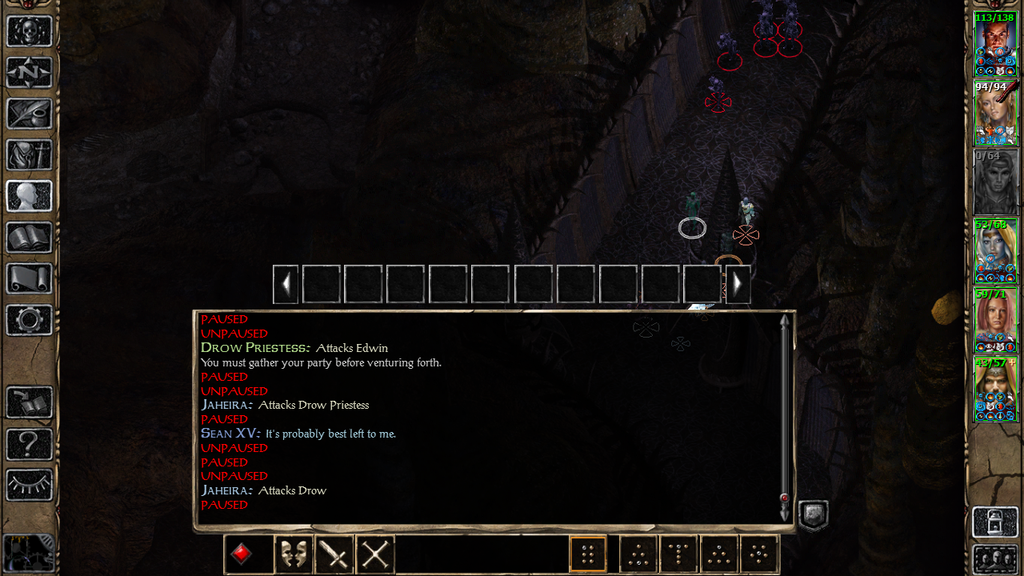Click the question mark help button
The width and height of the screenshot is (1024, 576).
[x=29, y=444]
